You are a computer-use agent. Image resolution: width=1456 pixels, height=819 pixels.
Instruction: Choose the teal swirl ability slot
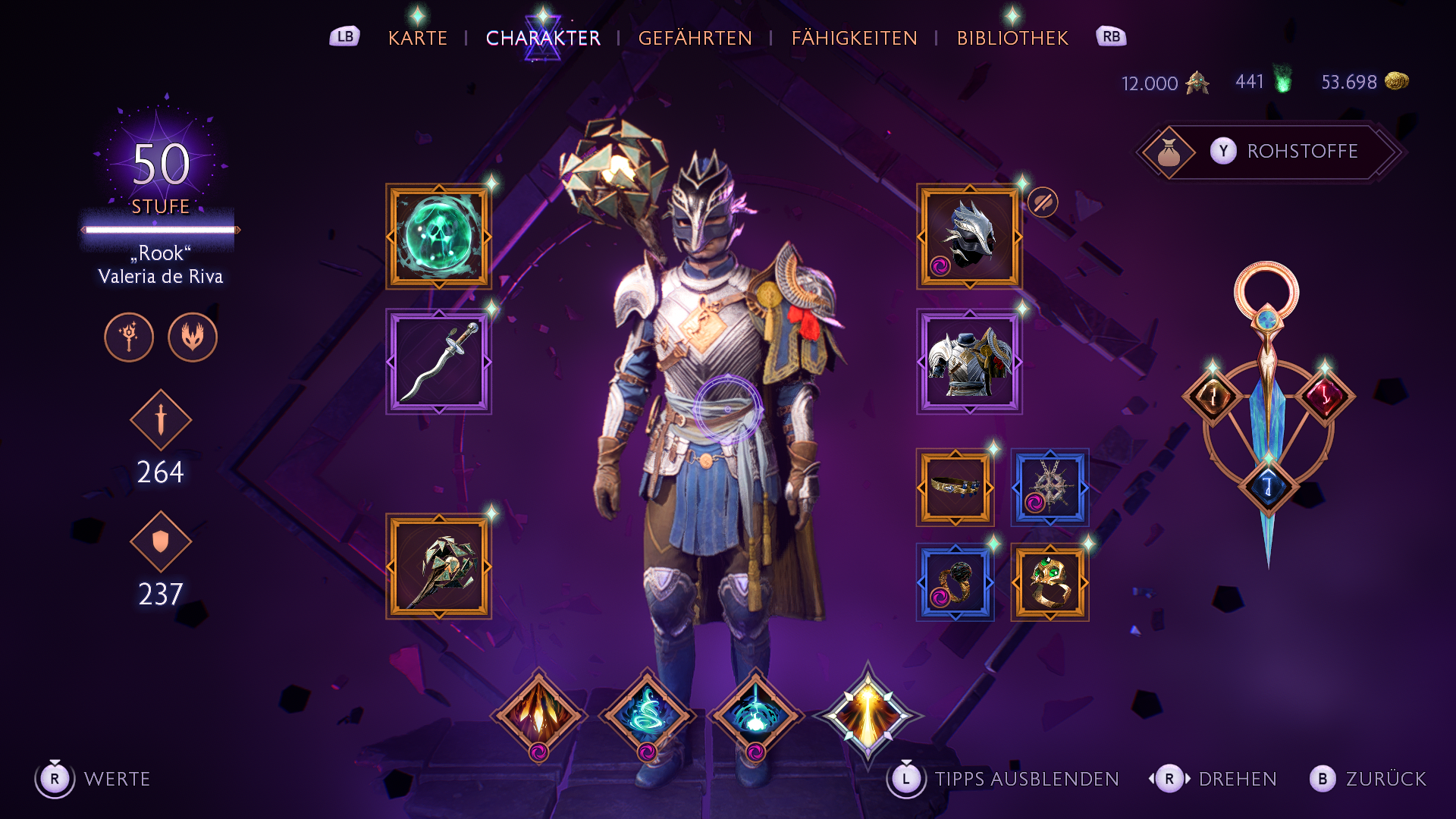click(647, 714)
